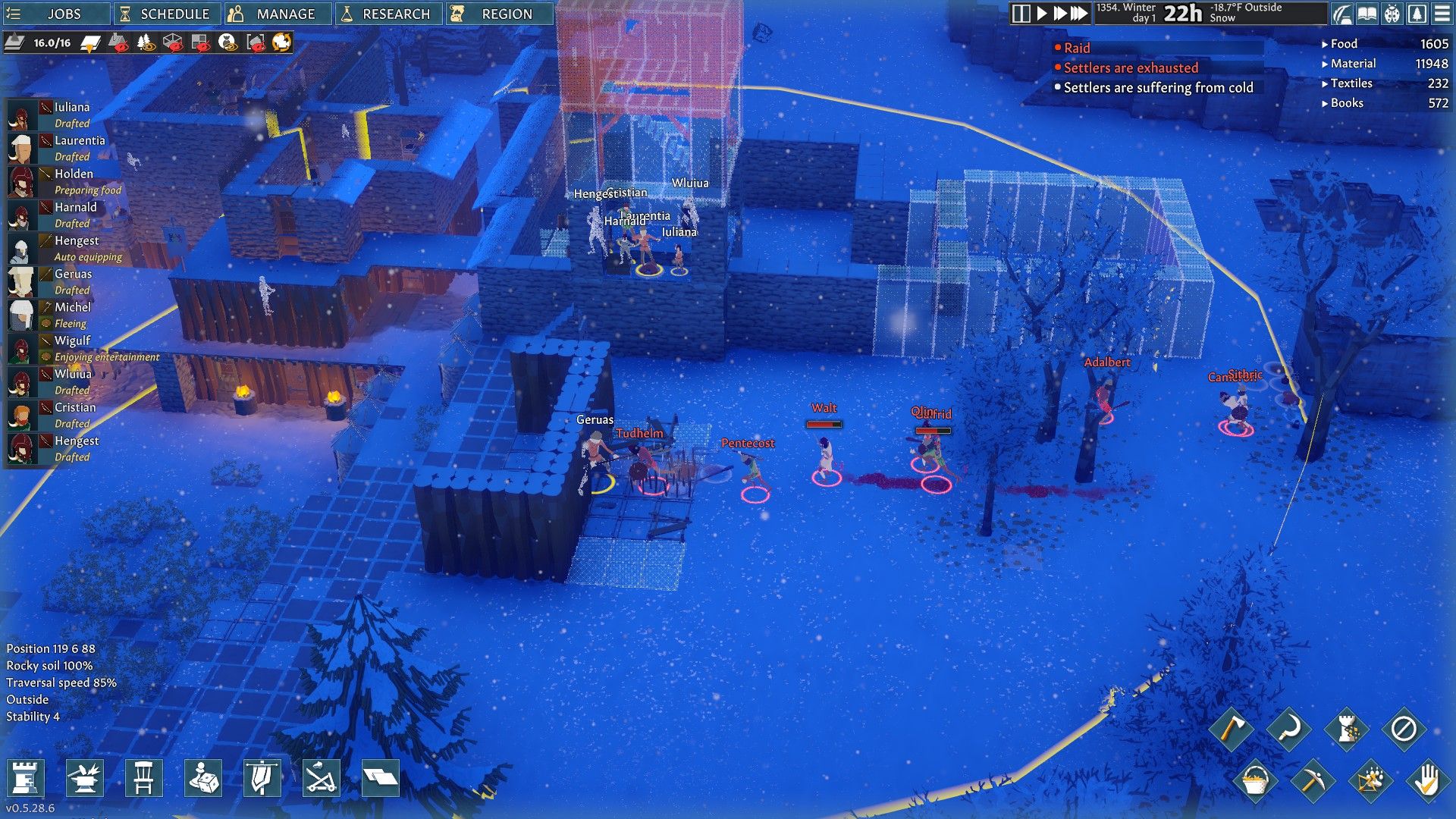This screenshot has width=1456, height=819.
Task: Select the mining pickaxe tool
Action: click(1314, 783)
